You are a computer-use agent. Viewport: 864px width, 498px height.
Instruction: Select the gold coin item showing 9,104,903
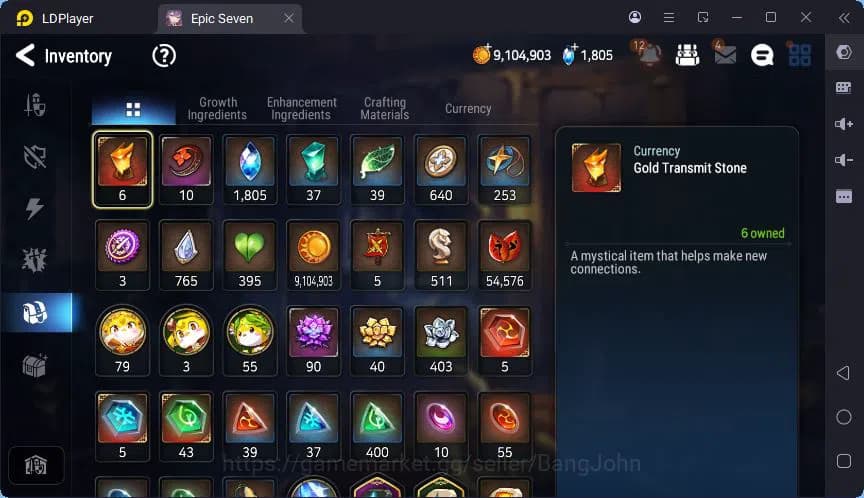[313, 252]
